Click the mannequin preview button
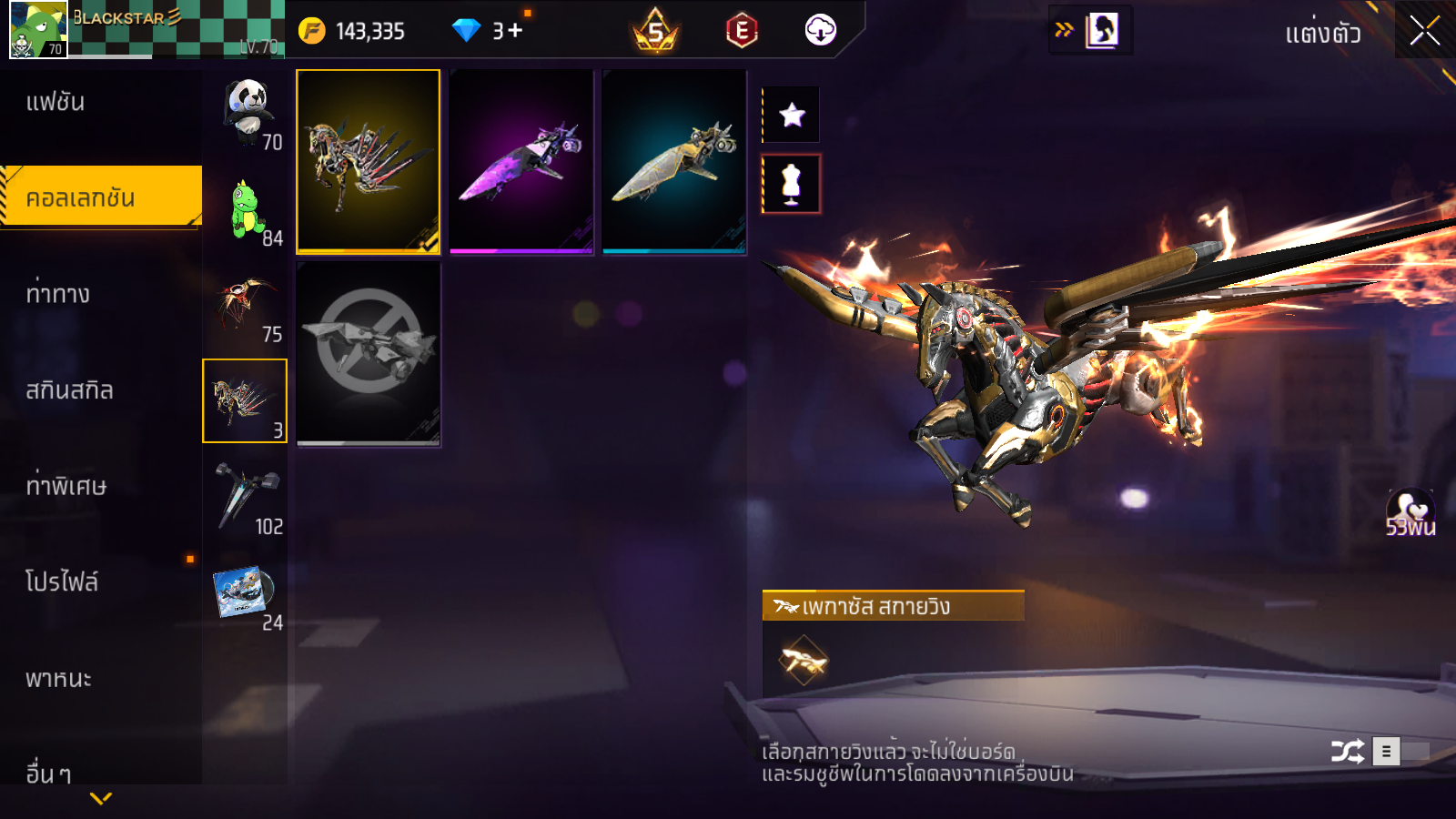1456x819 pixels. [x=792, y=184]
